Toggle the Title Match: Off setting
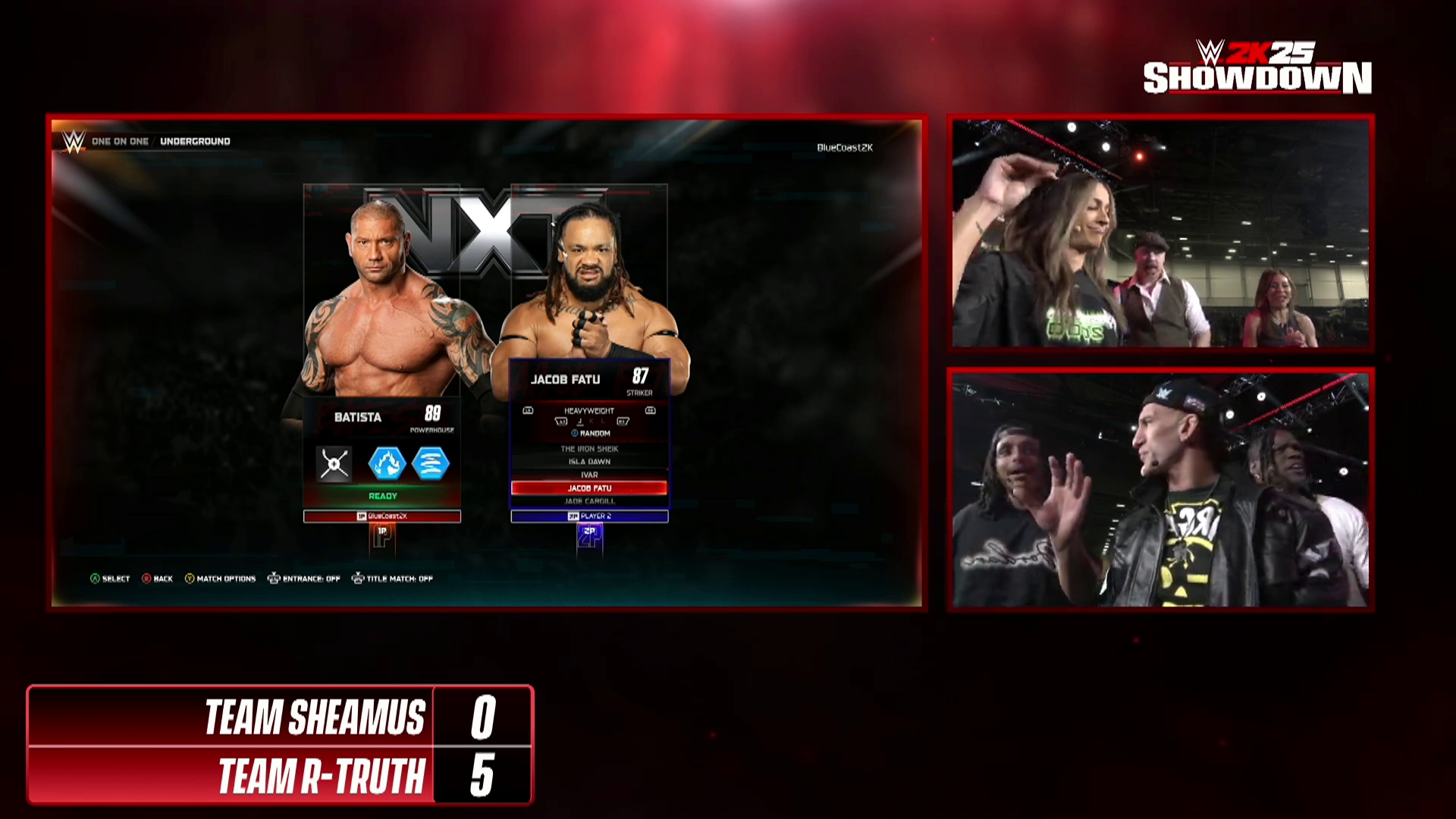Viewport: 1456px width, 819px height. 393,579
